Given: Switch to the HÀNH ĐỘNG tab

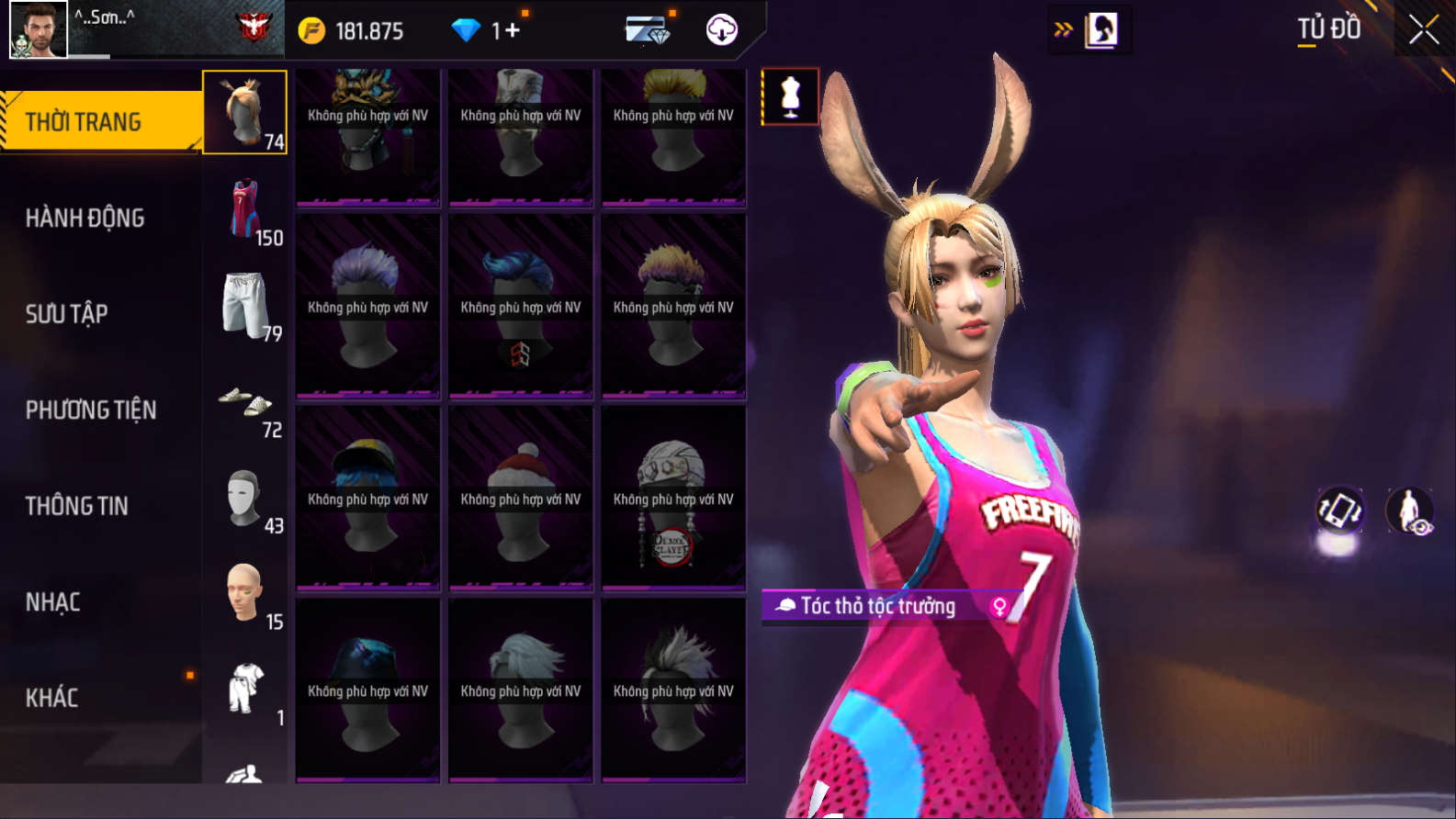Looking at the screenshot, I should (85, 218).
